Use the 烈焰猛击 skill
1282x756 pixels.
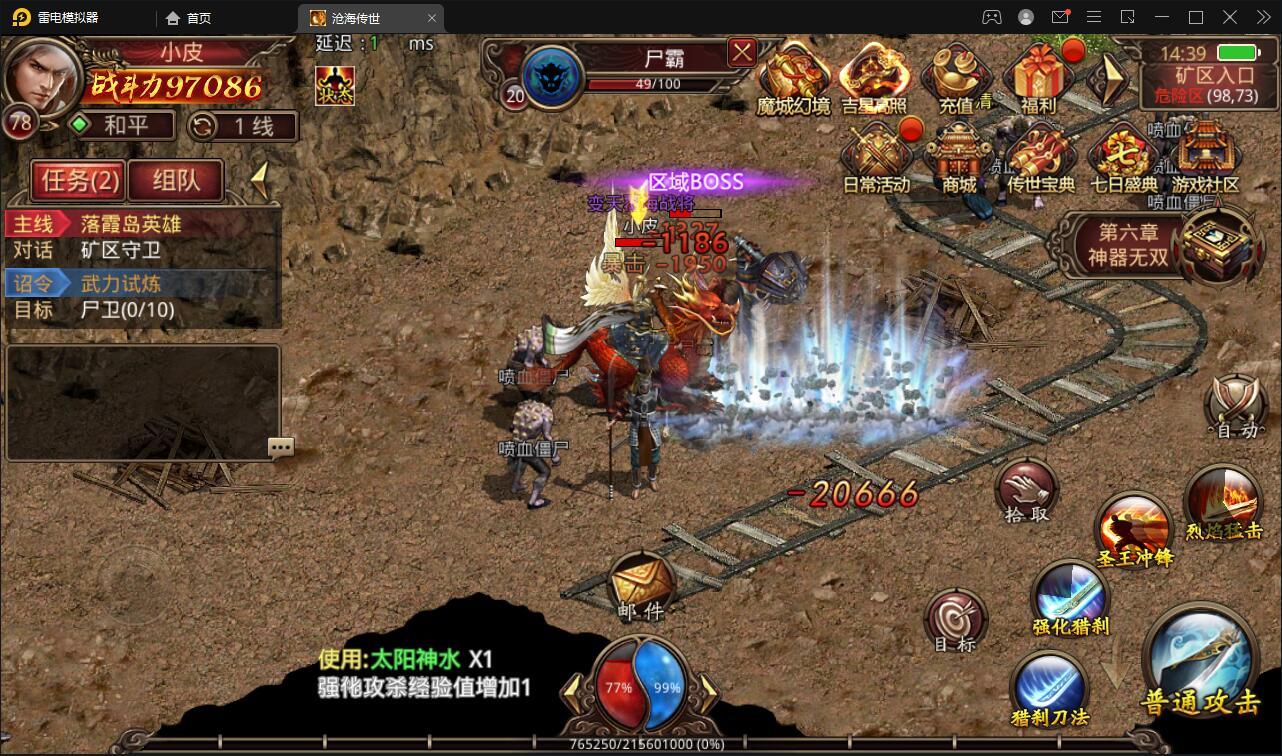click(1222, 501)
